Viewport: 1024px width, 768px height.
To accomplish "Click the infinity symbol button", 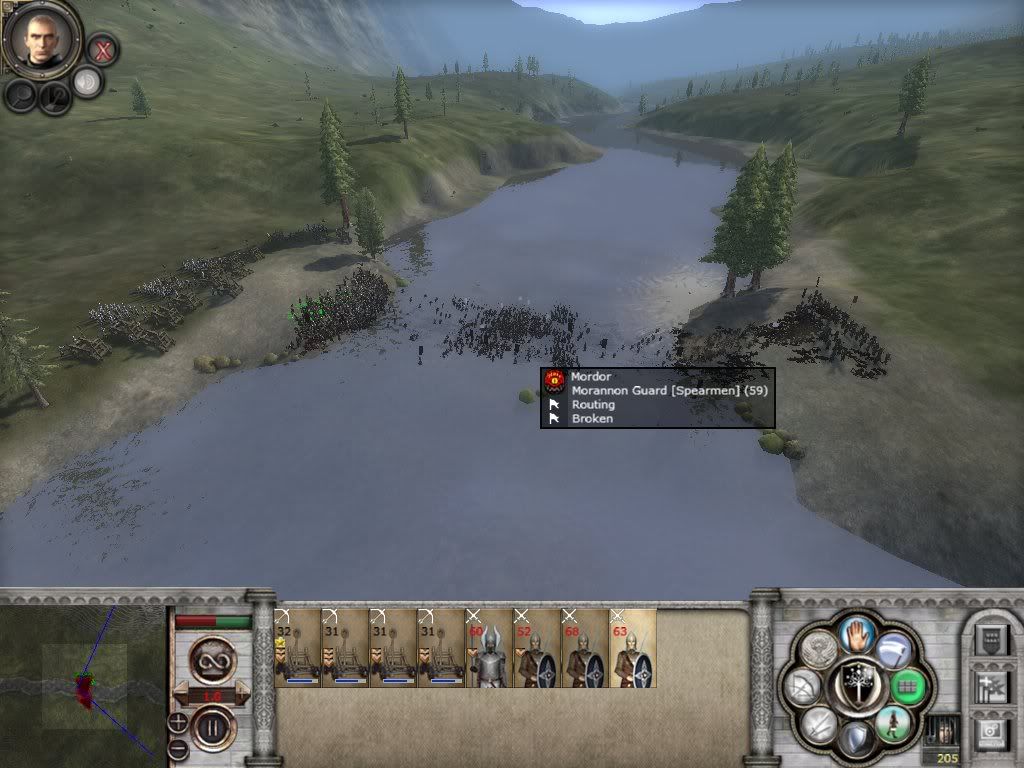I will (212, 660).
